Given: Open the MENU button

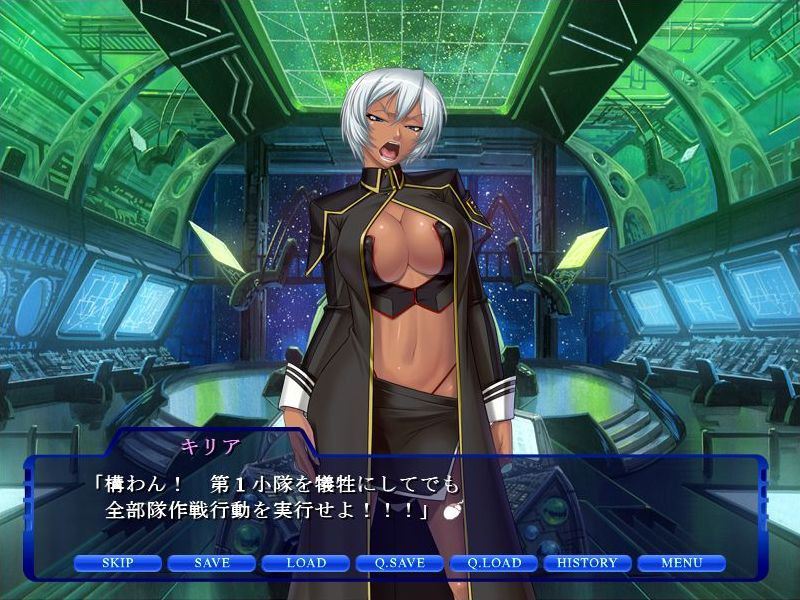Looking at the screenshot, I should point(682,563).
